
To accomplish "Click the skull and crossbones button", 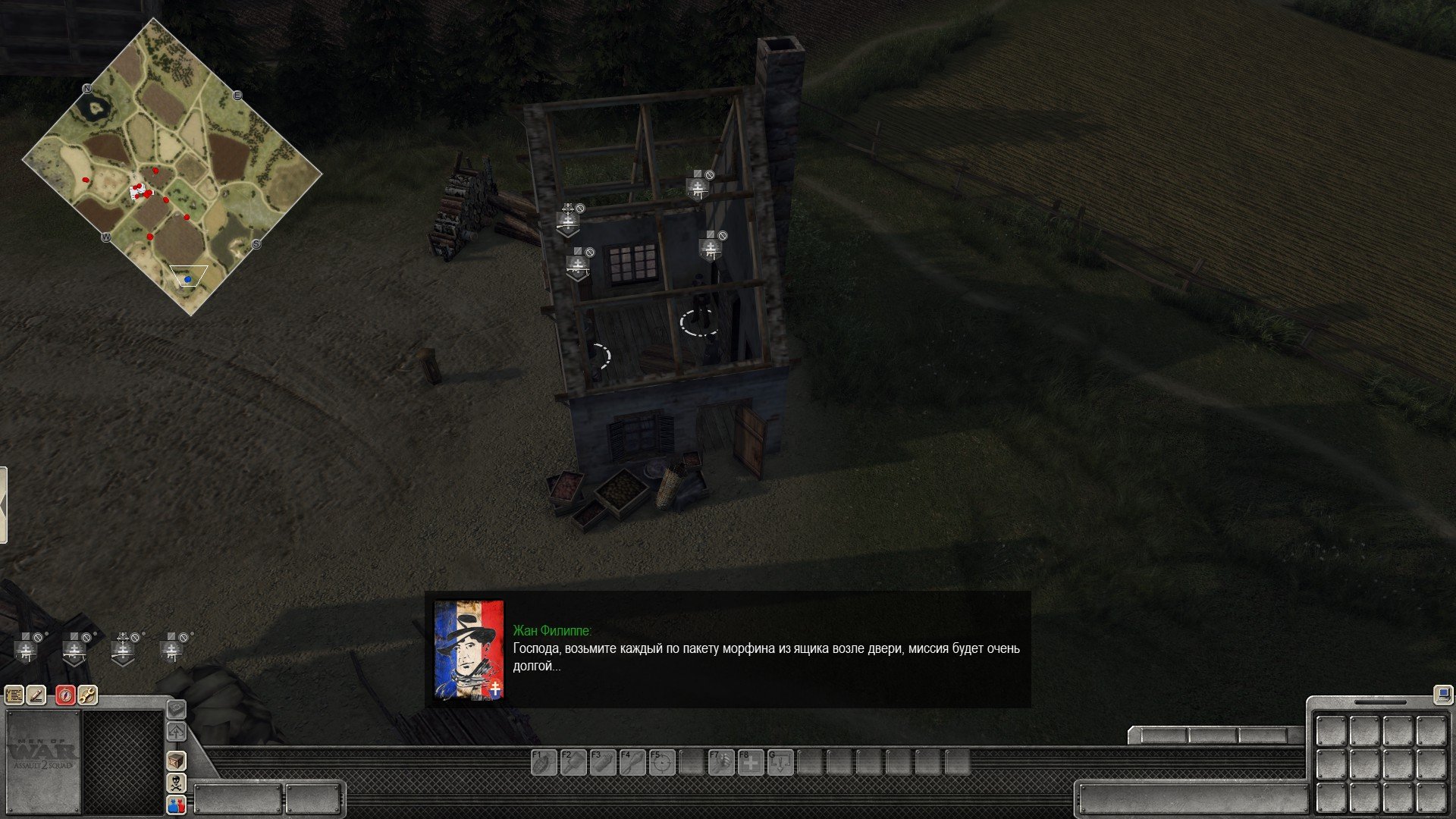I will click(x=177, y=783).
